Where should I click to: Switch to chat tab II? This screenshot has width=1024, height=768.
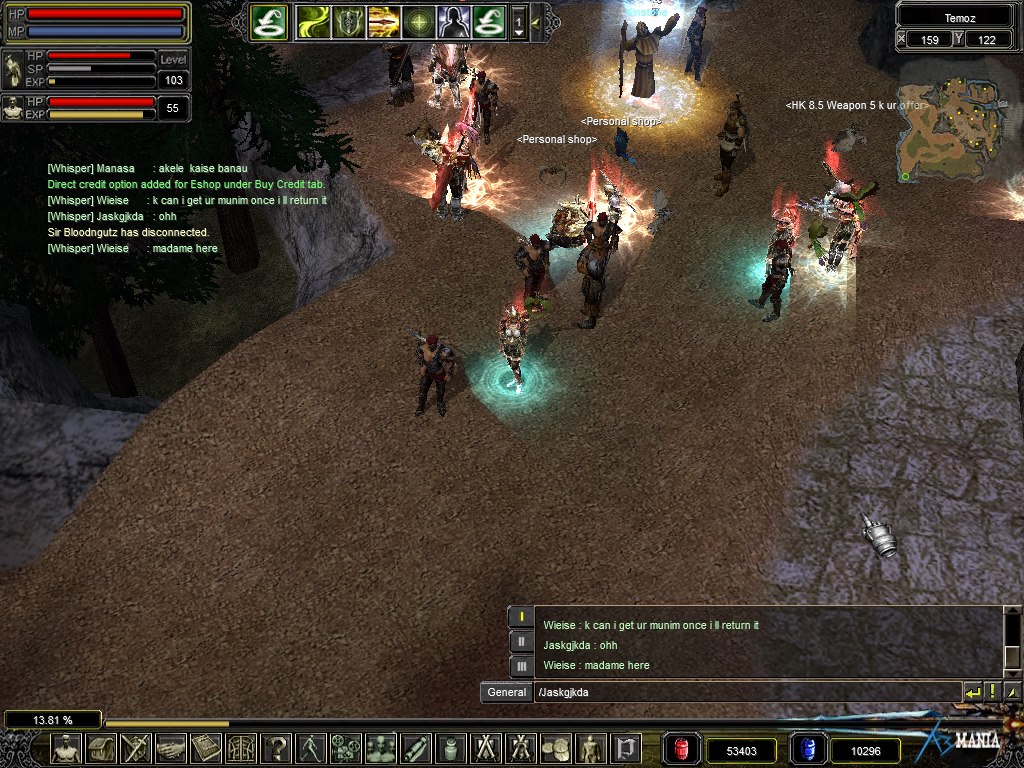click(521, 641)
